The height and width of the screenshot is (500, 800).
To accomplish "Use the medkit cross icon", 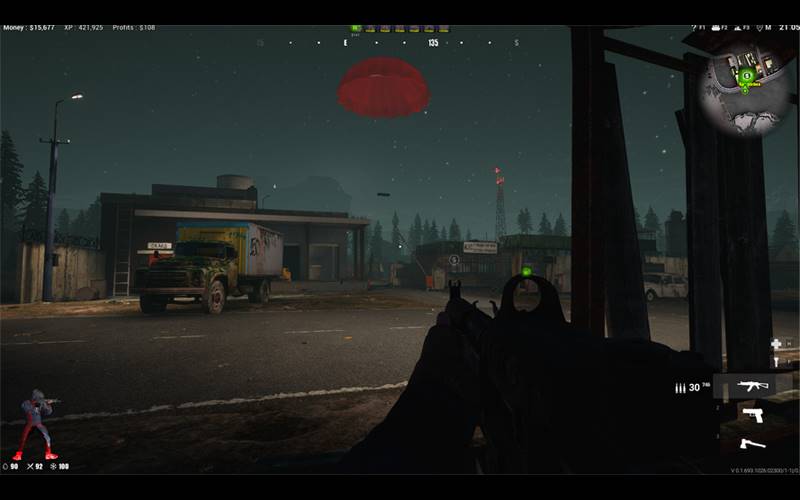I will 776,344.
